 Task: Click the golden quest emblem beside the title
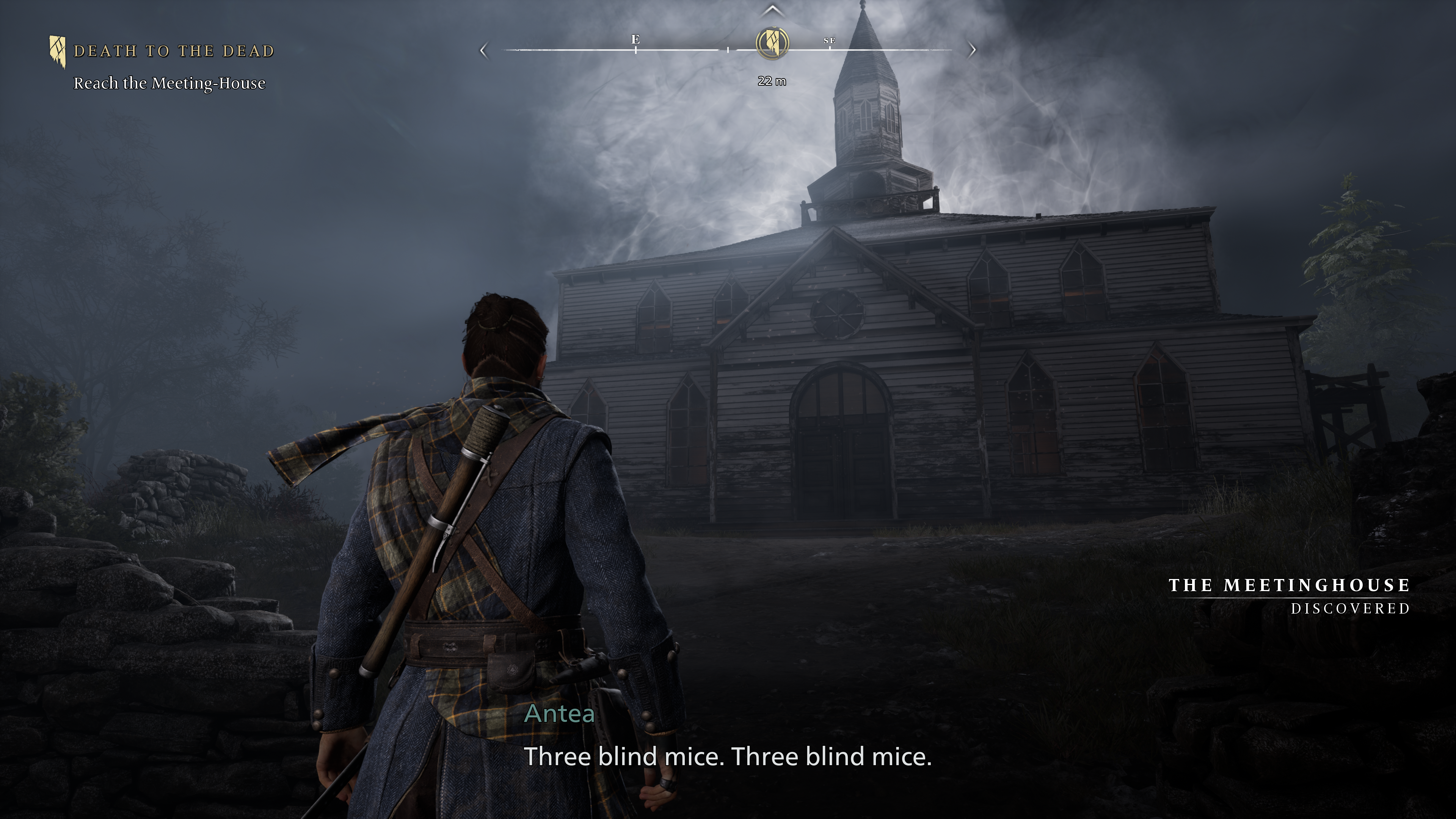57,52
